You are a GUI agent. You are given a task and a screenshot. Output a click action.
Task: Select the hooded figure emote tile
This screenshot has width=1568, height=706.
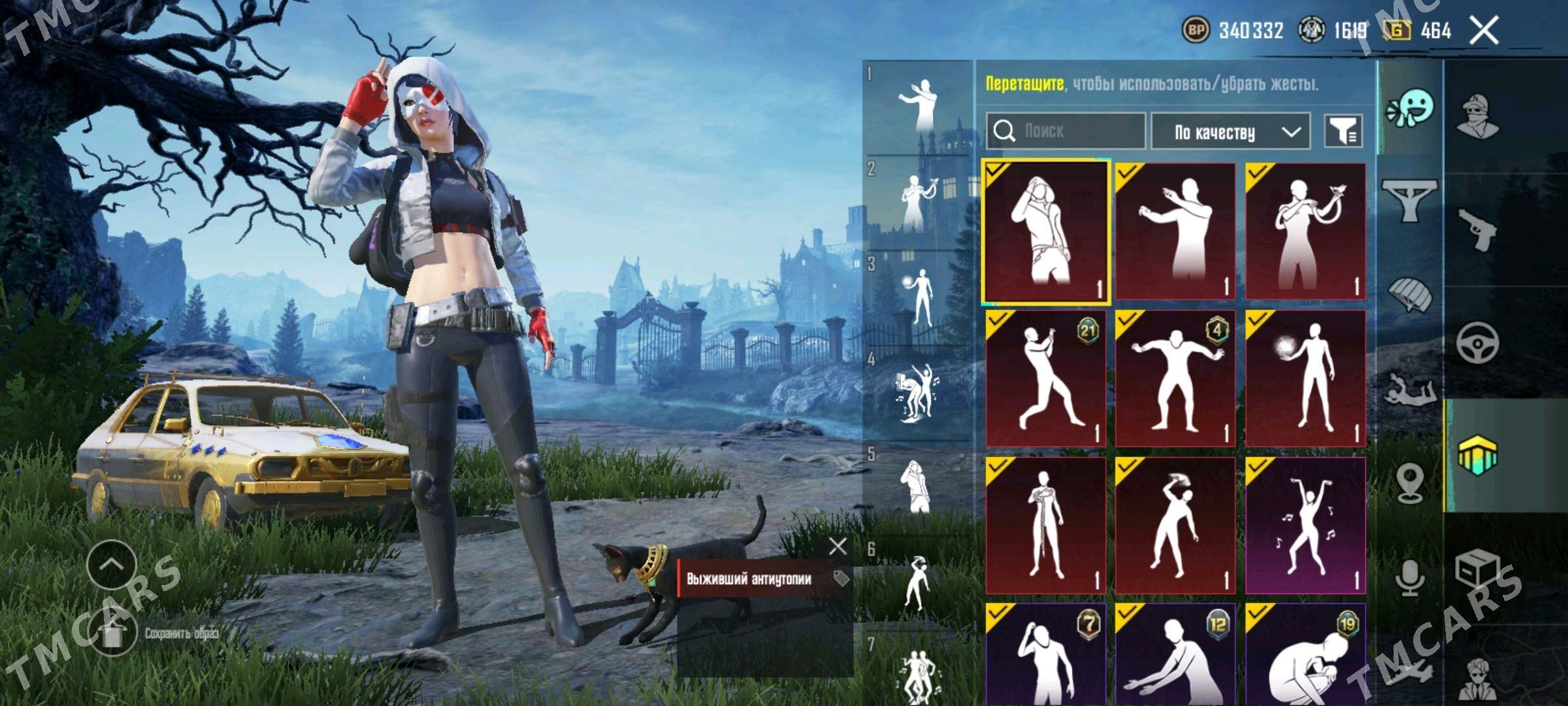(1045, 231)
